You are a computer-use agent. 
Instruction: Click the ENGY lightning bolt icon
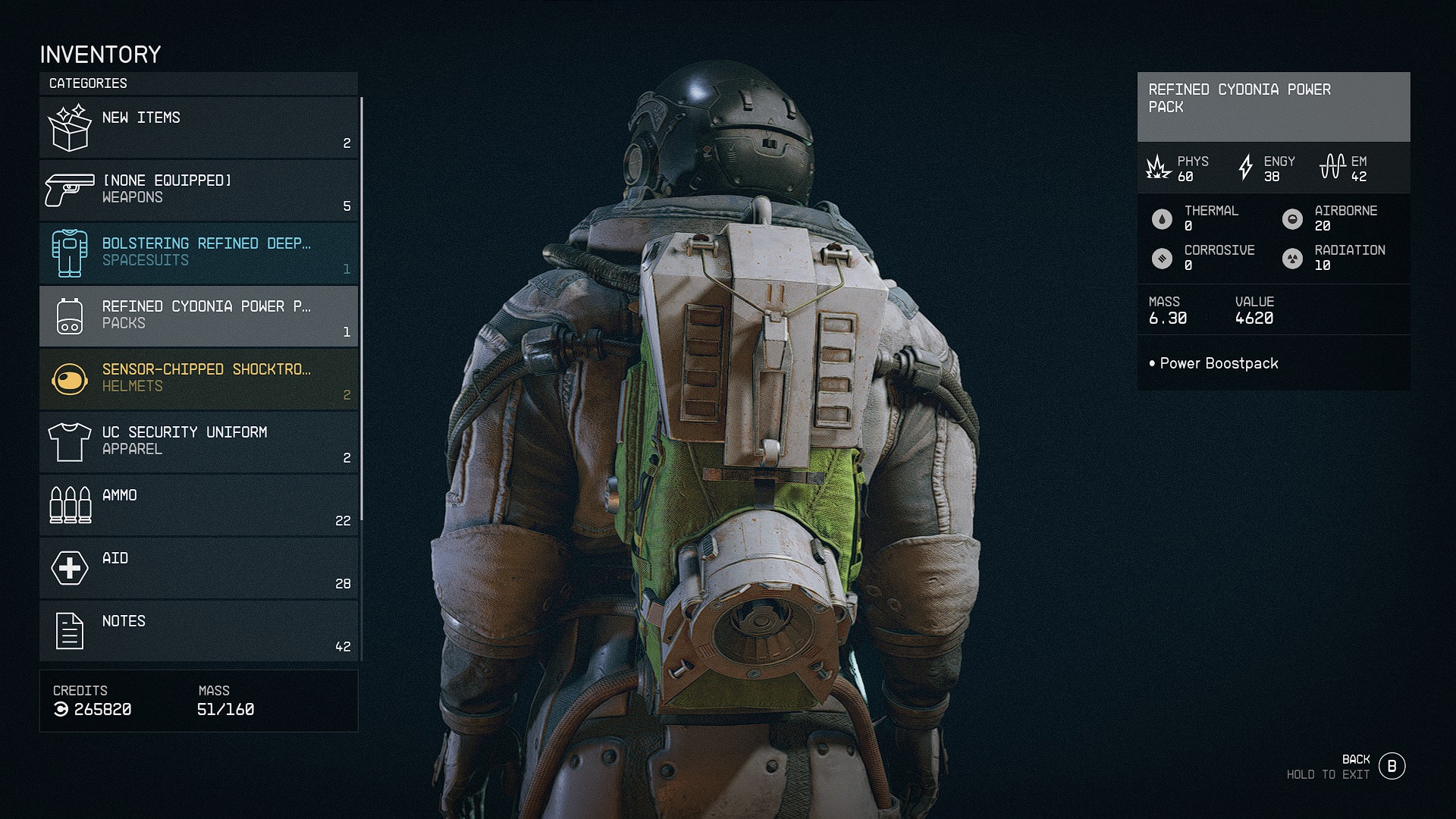pos(1244,168)
